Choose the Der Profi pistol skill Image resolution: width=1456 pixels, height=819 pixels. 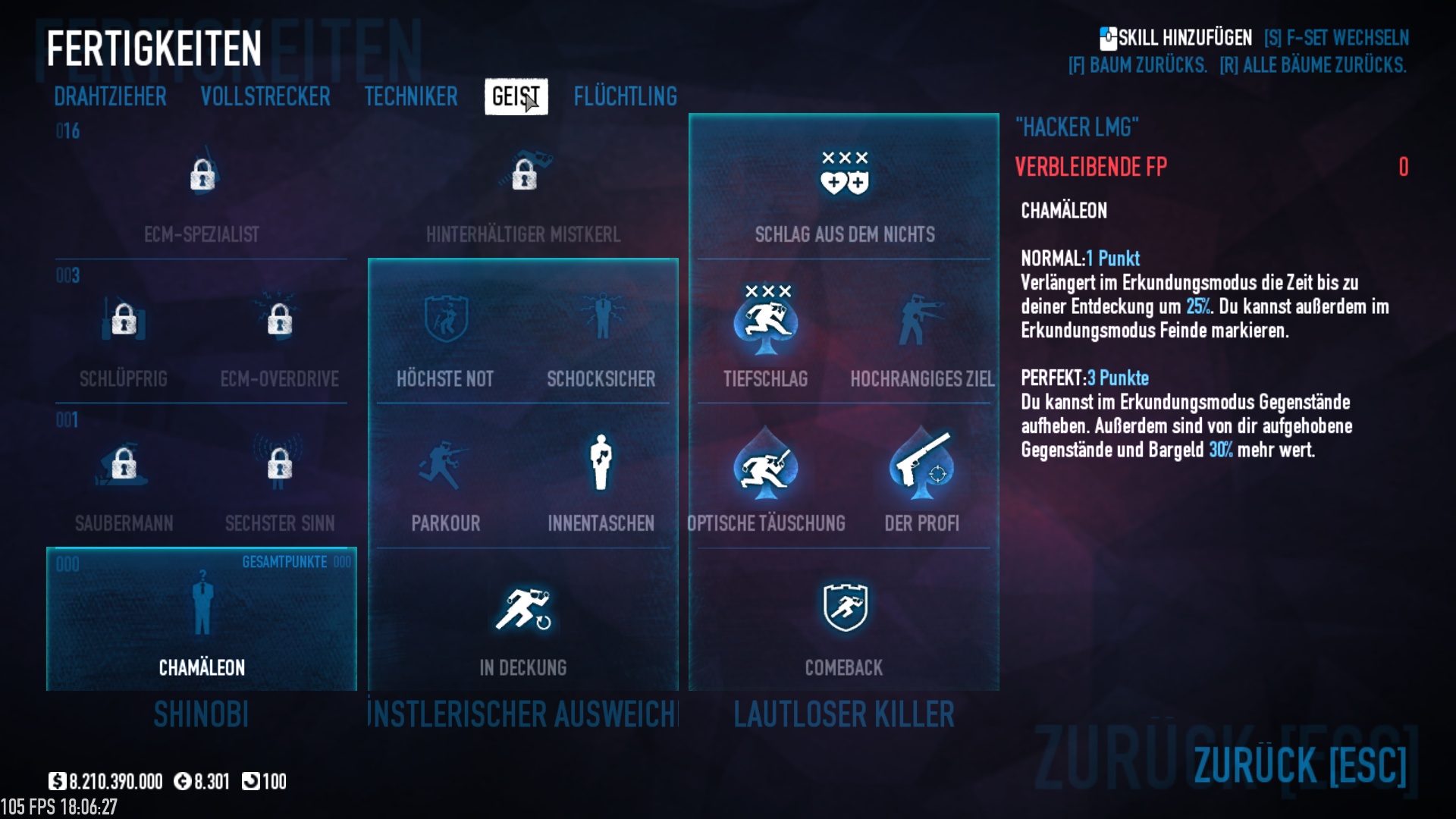[x=921, y=464]
